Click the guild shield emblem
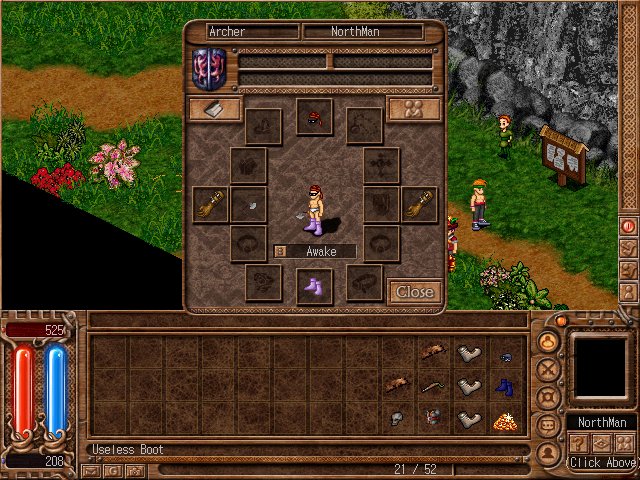Screen dimensions: 640x480 [x=209, y=68]
